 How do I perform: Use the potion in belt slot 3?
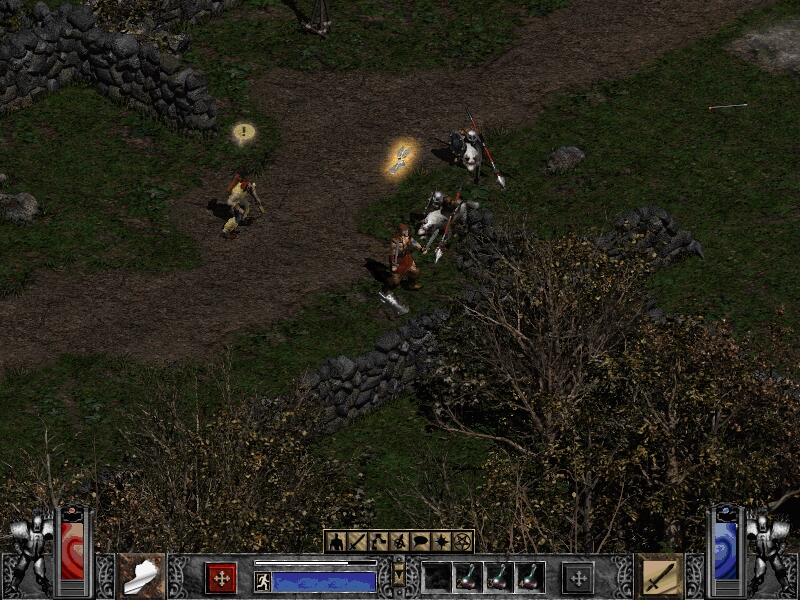[499, 577]
